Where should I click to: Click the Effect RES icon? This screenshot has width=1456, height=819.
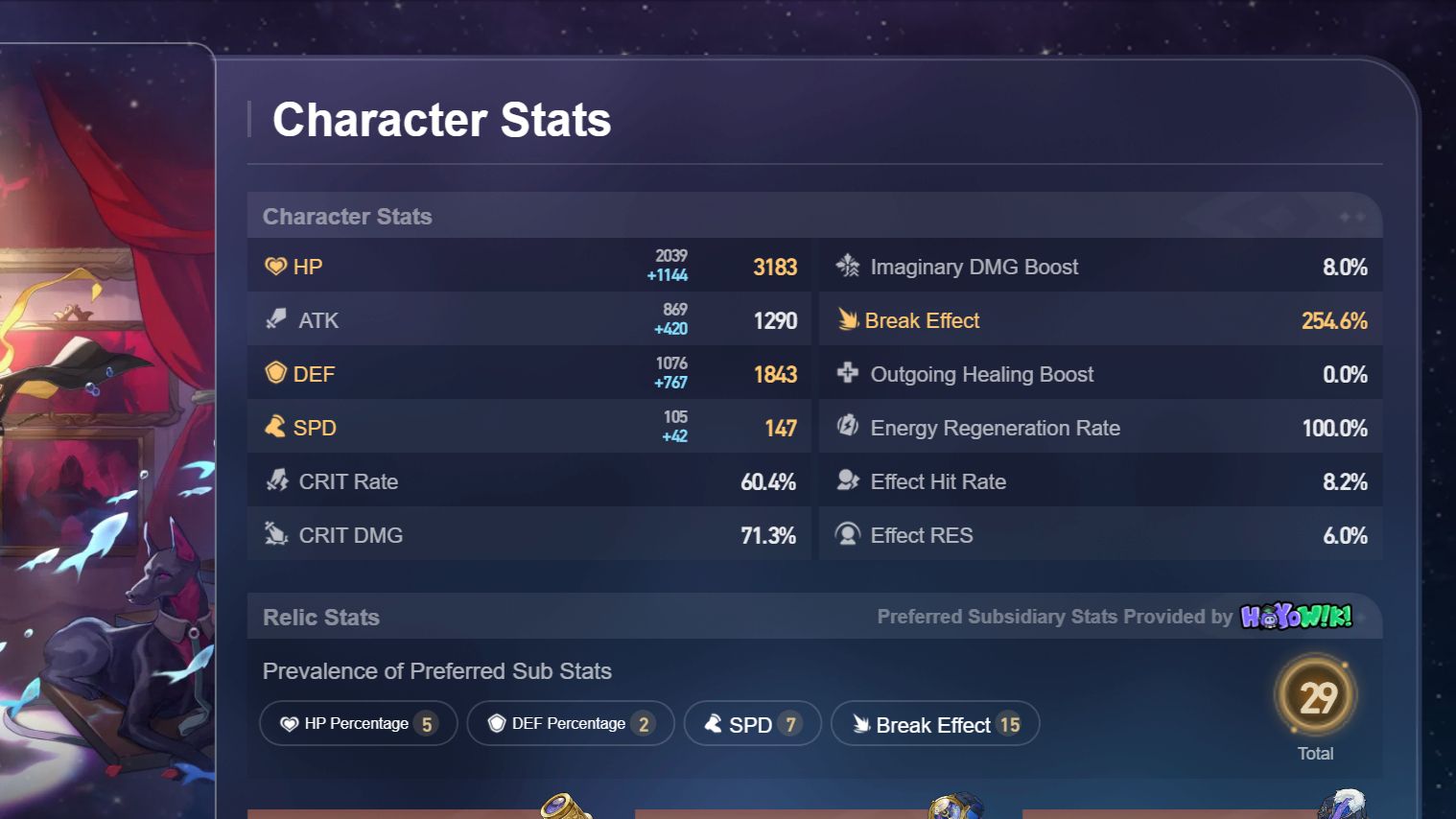pyautogui.click(x=847, y=534)
